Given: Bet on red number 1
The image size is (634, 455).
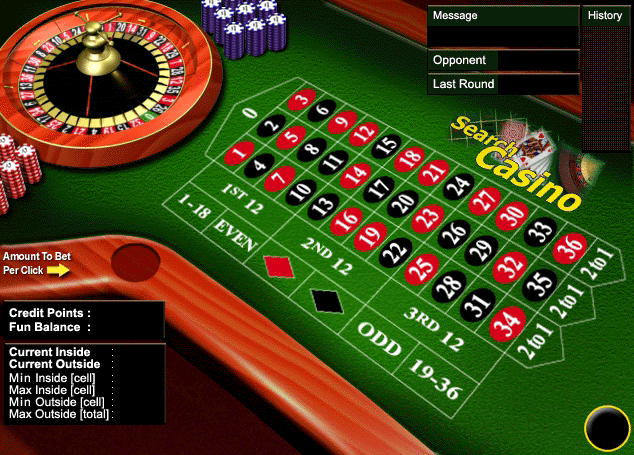Looking at the screenshot, I should 238,153.
